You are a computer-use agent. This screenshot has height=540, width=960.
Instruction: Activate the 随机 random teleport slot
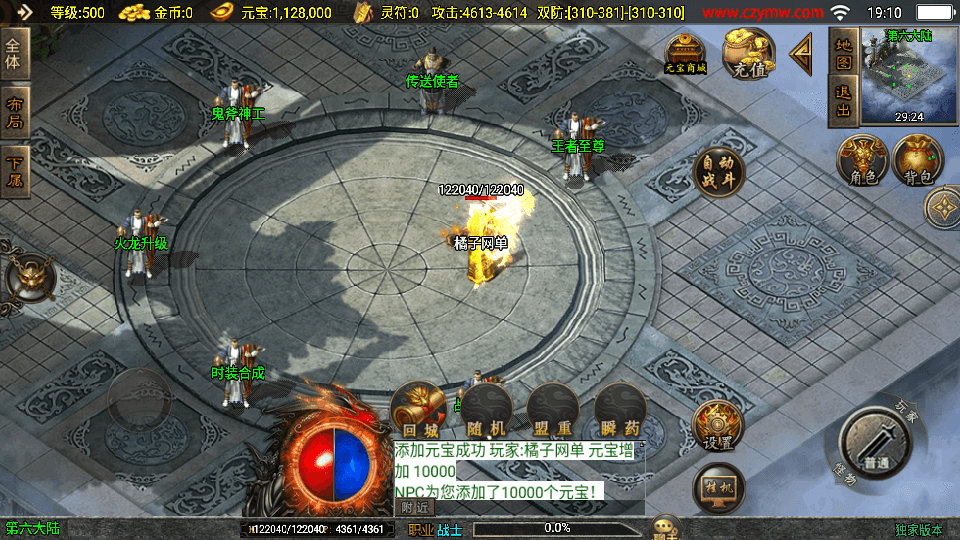pyautogui.click(x=487, y=410)
